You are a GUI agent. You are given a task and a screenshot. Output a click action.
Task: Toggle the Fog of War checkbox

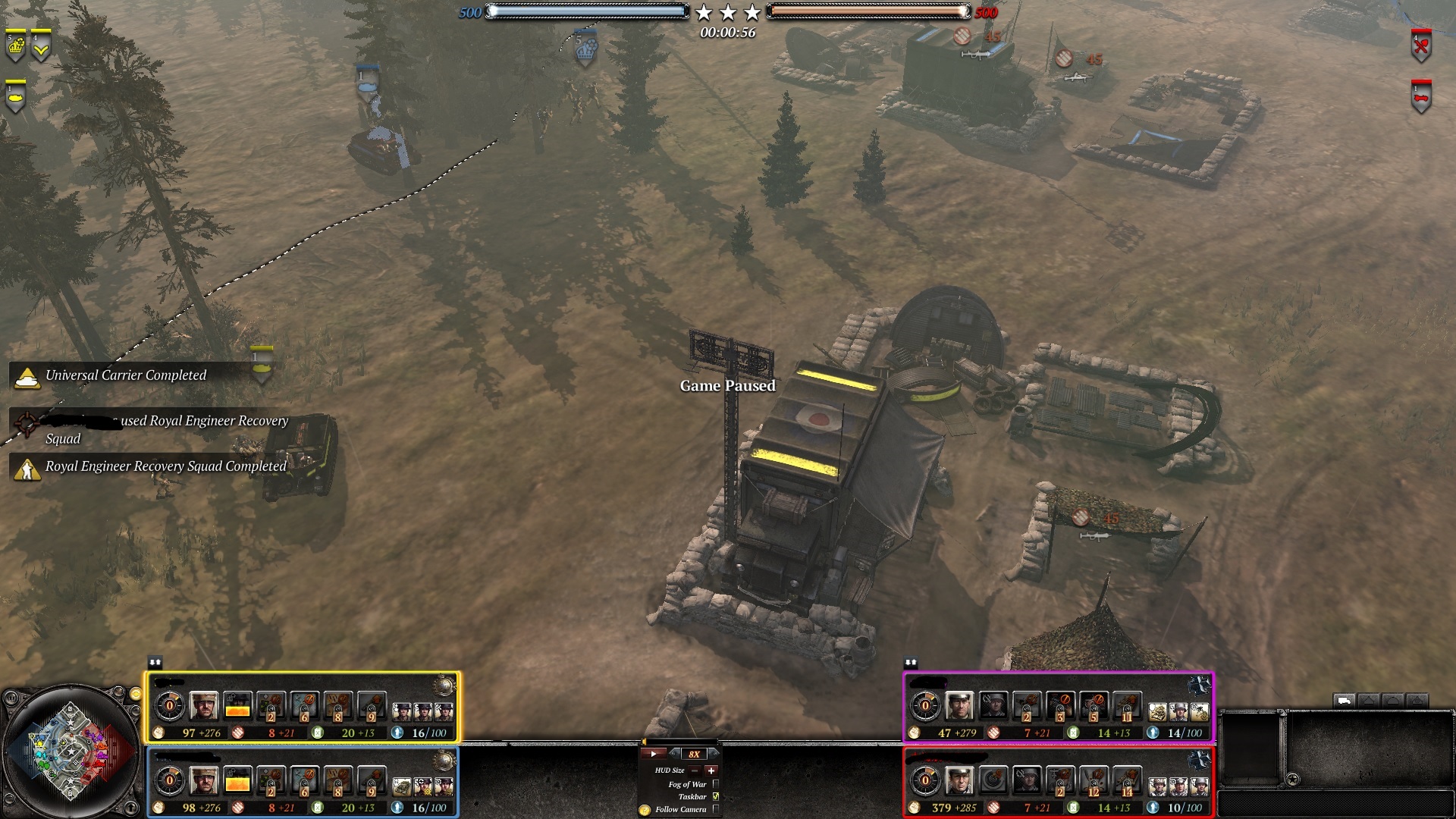point(716,784)
